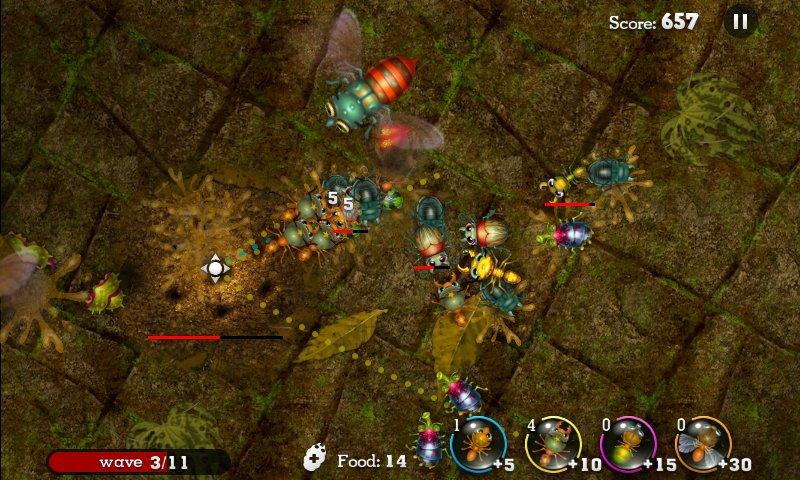Pause the game
Image resolution: width=800 pixels, height=480 pixels.
pyautogui.click(x=740, y=21)
